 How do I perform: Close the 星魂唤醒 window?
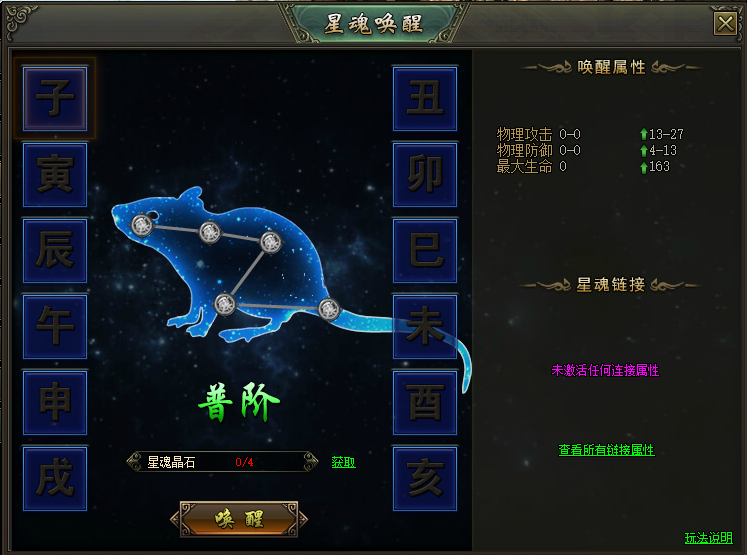[x=724, y=25]
